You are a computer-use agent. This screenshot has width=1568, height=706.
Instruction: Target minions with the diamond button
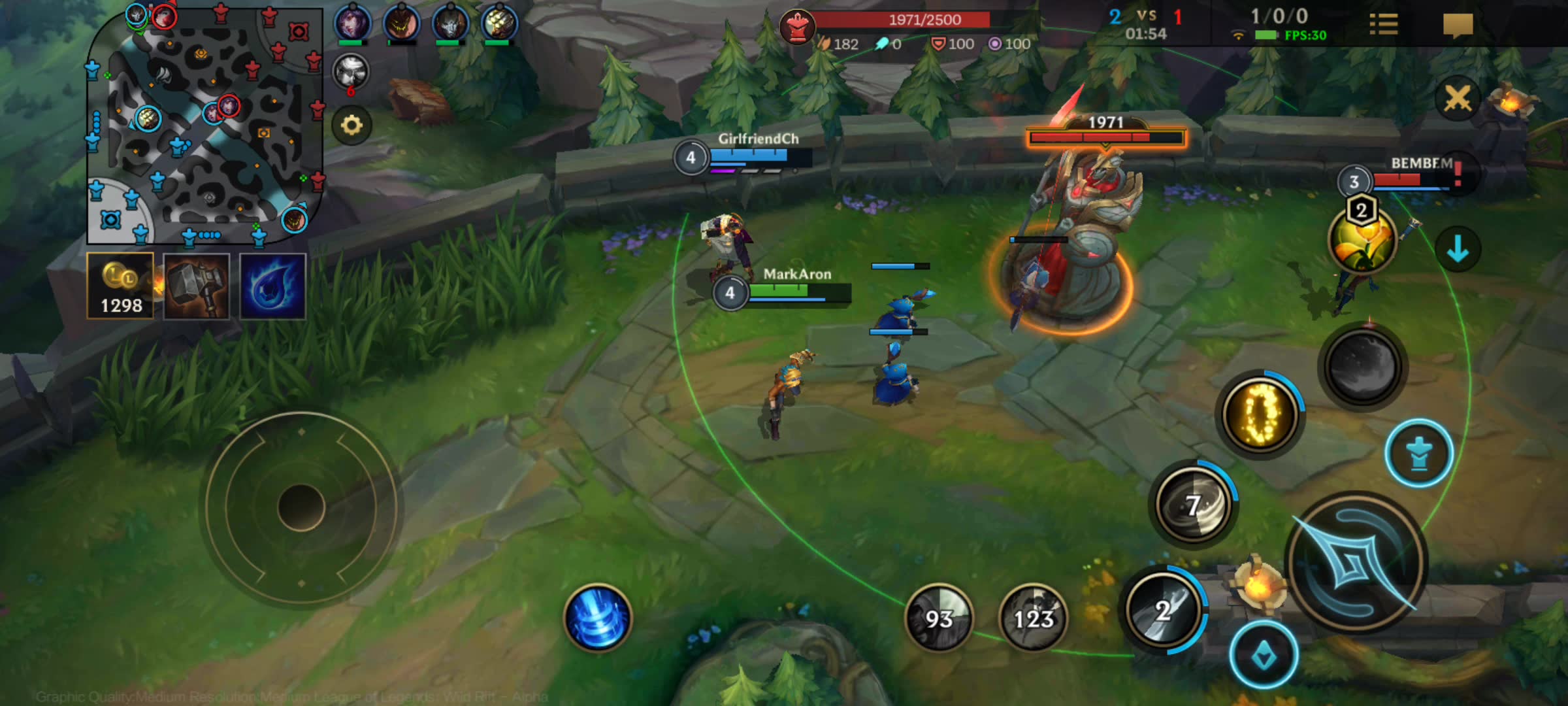coord(1264,654)
